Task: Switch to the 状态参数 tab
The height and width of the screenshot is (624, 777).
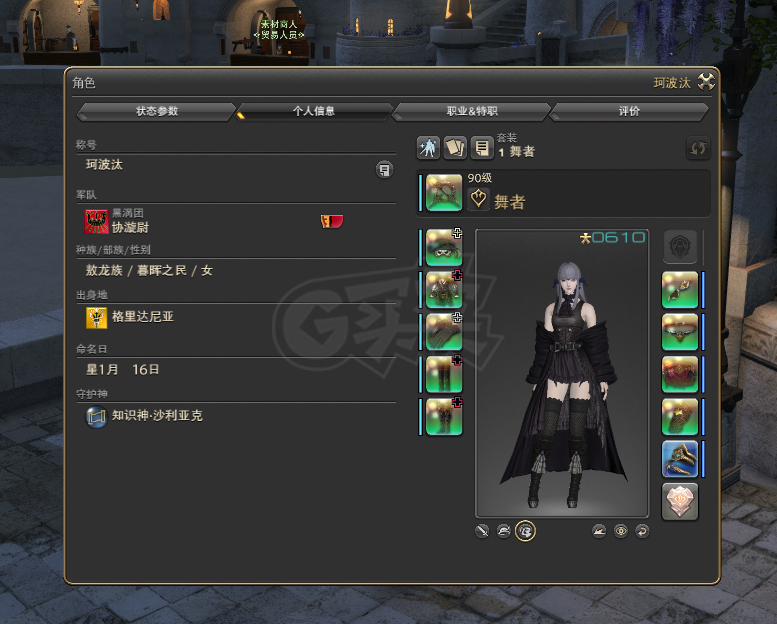Action: click(157, 111)
